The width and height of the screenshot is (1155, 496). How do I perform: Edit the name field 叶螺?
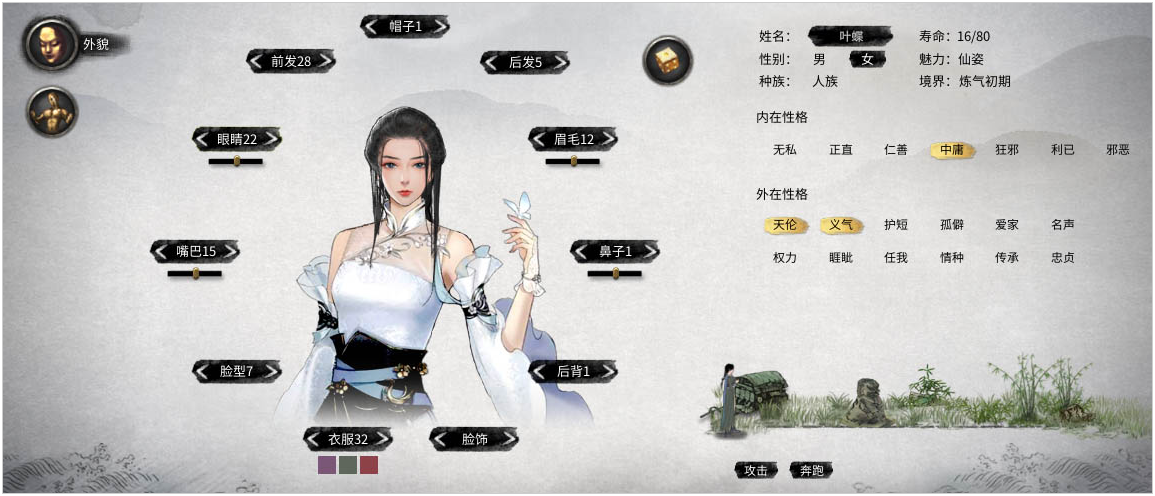pyautogui.click(x=850, y=36)
